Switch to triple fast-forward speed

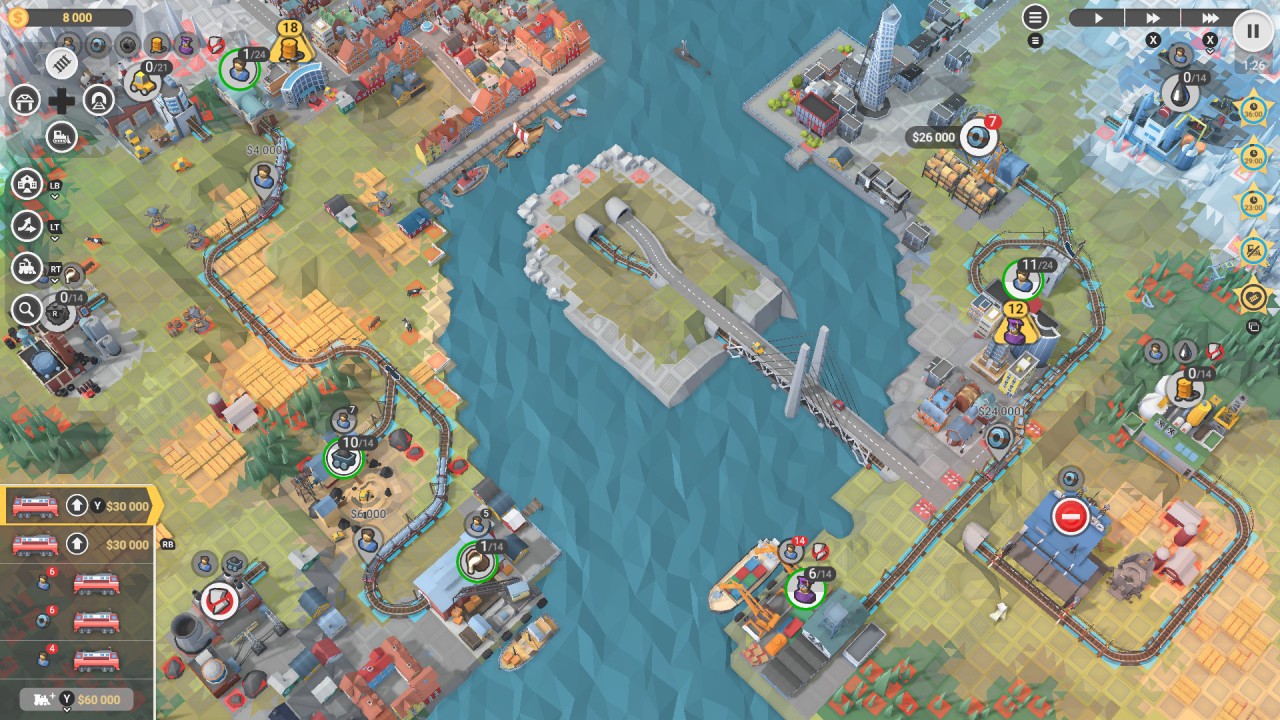[x=1210, y=17]
